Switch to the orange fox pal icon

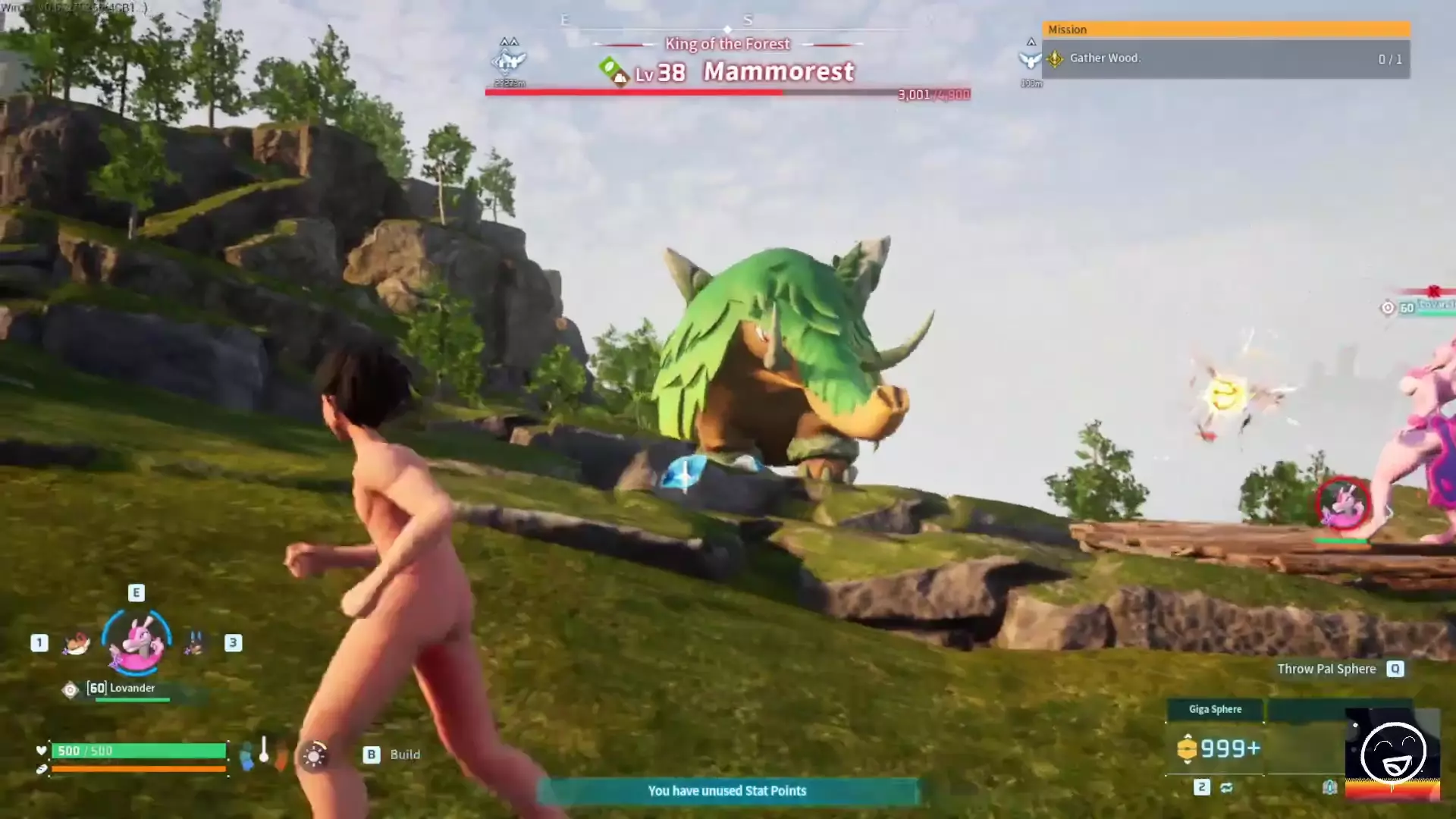click(76, 643)
